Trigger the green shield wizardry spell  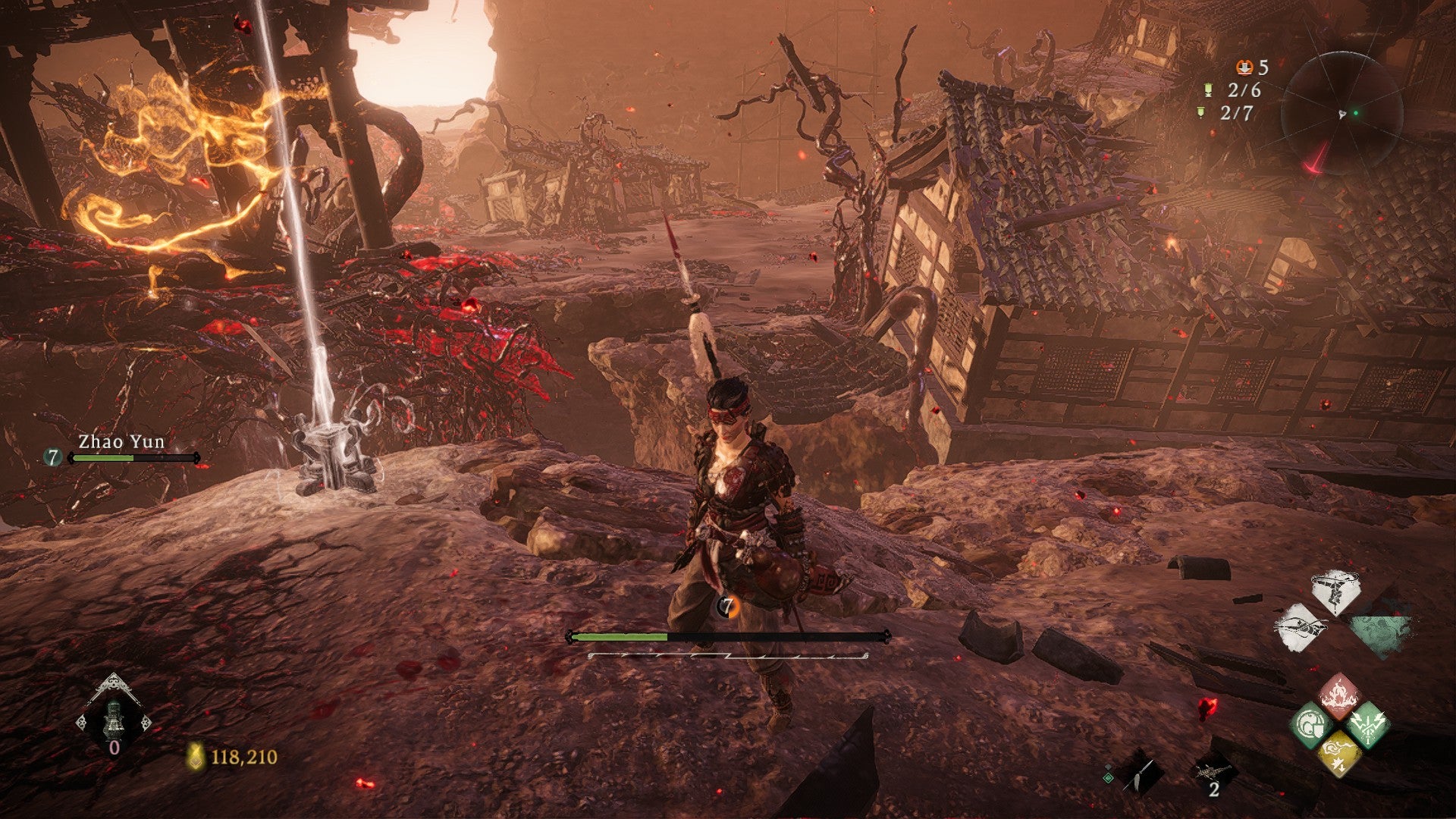pyautogui.click(x=1311, y=725)
